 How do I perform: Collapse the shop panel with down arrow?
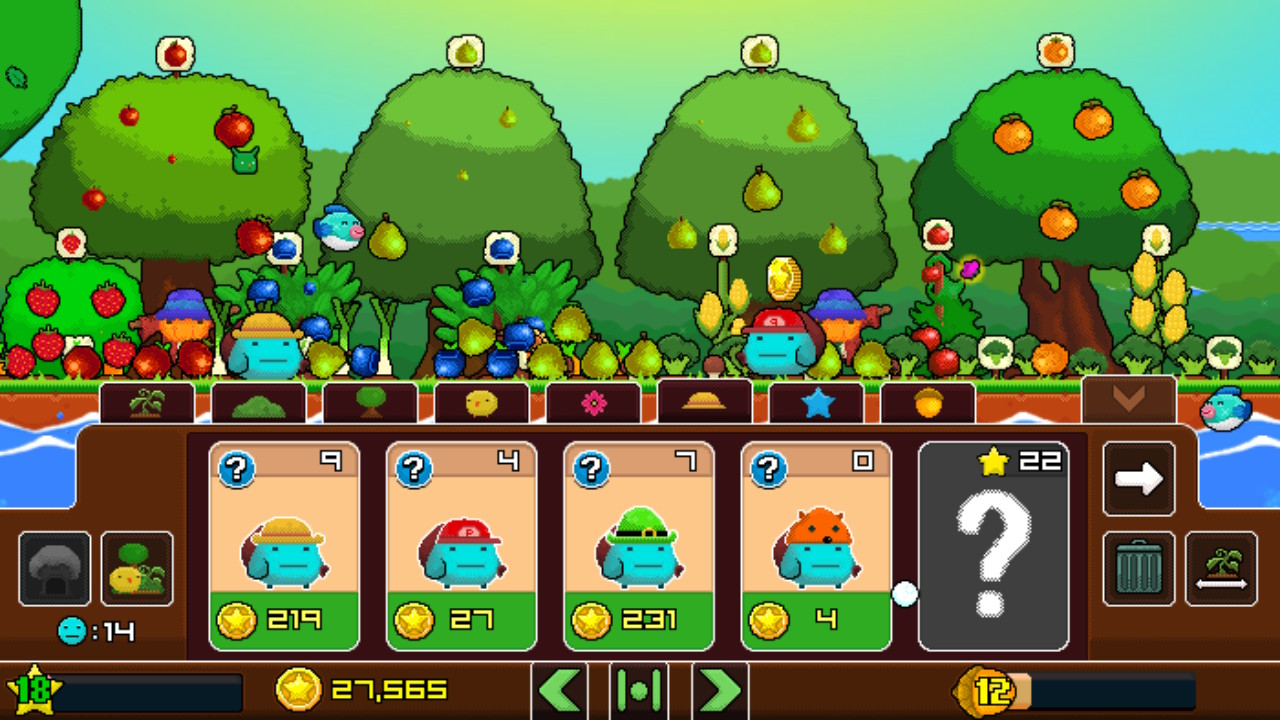[x=1129, y=399]
